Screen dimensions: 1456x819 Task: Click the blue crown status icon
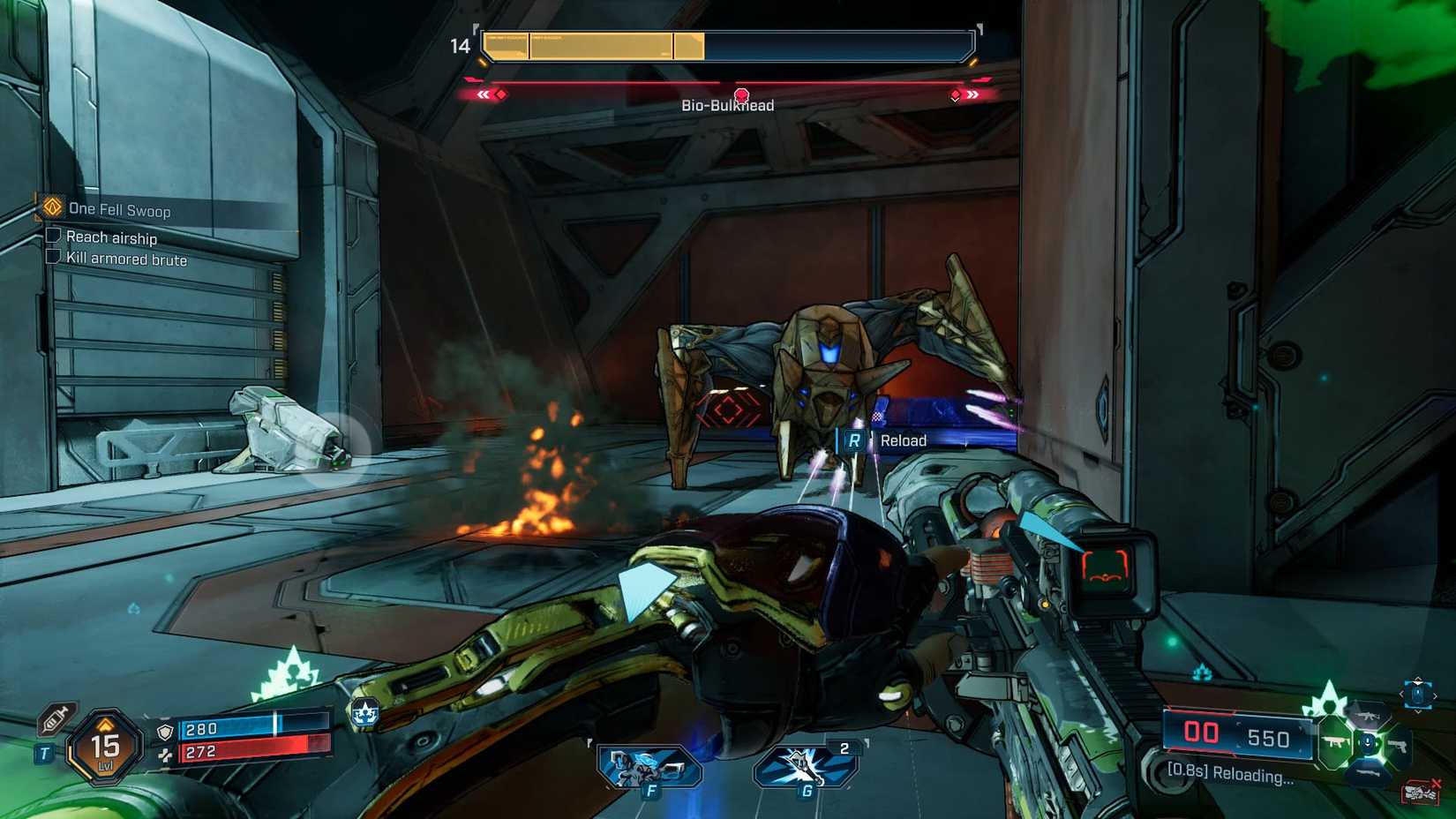click(x=364, y=711)
